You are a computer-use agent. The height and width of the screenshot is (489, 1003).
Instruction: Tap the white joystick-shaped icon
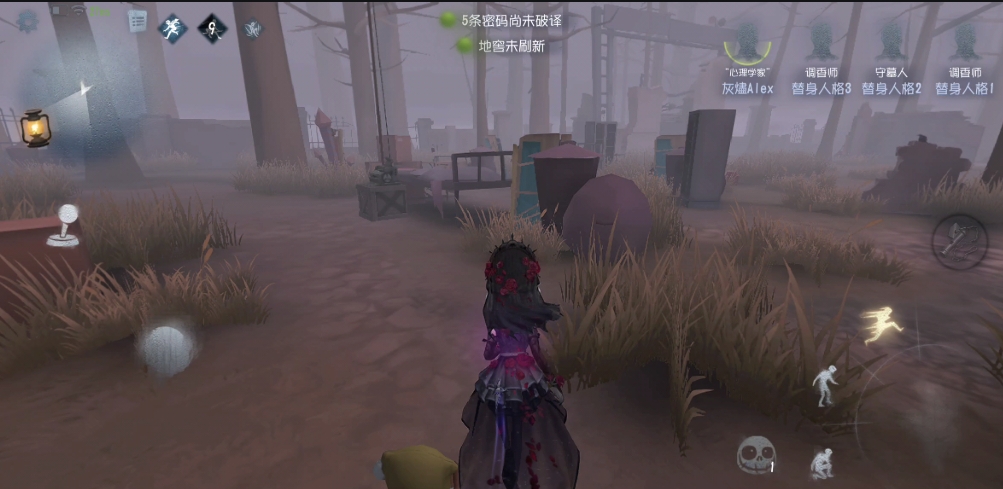(65, 225)
